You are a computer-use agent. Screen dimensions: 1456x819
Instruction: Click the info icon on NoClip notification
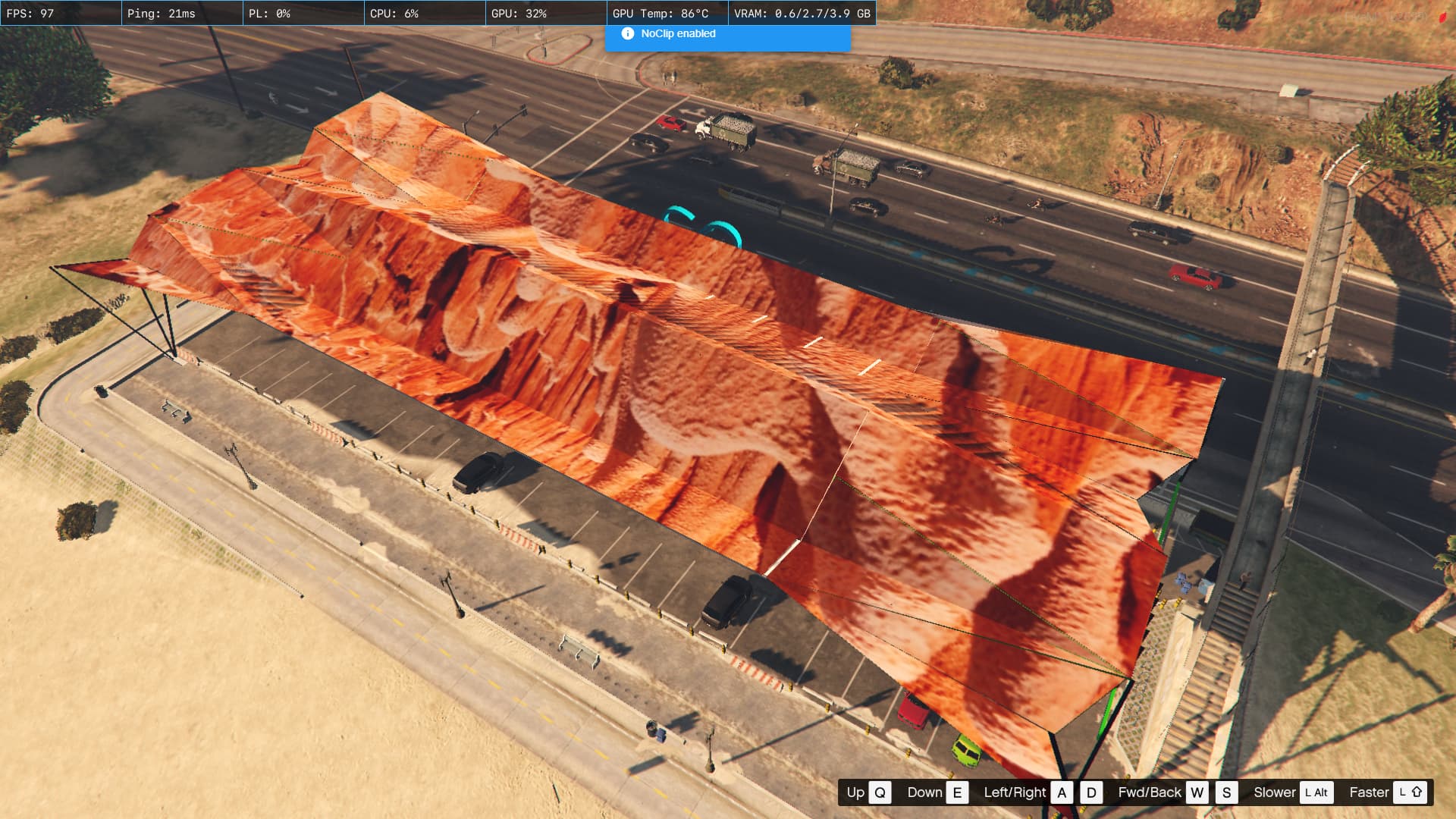point(627,33)
